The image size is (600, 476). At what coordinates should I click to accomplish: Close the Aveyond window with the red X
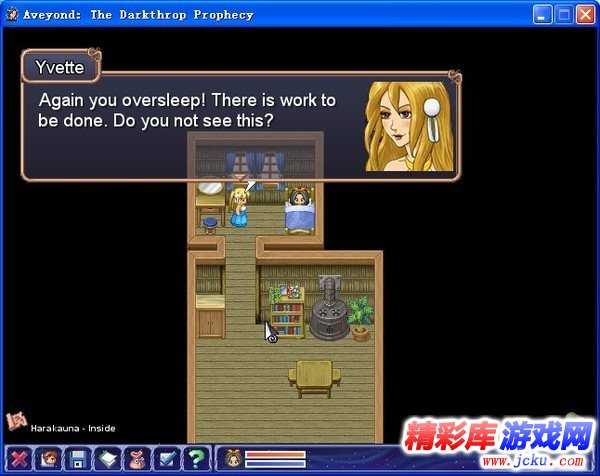[585, 15]
